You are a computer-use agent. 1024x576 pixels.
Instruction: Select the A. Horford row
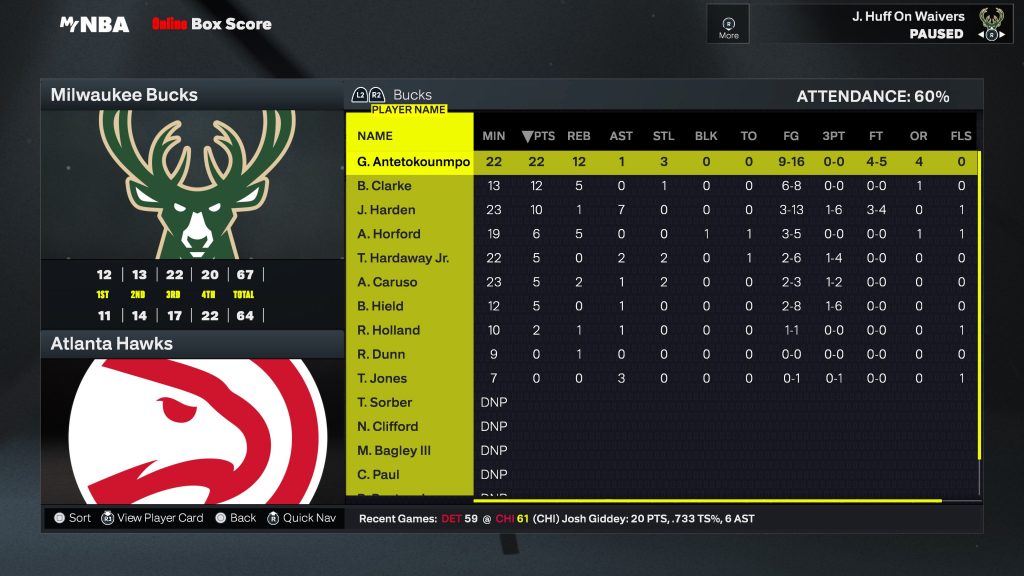388,234
